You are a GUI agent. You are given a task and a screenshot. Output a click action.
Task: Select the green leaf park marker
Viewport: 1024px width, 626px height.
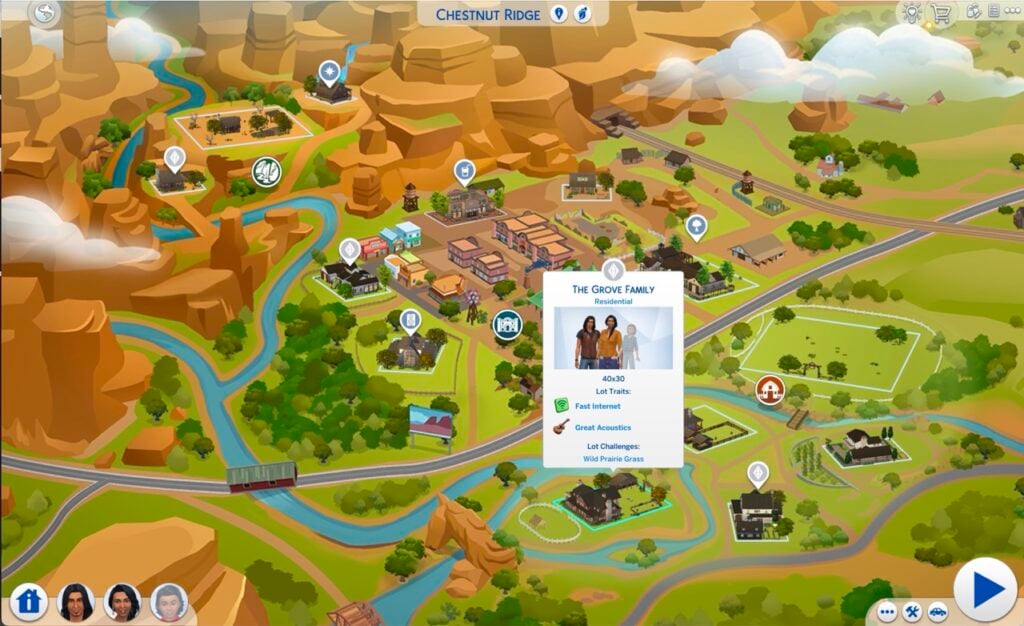[x=266, y=171]
